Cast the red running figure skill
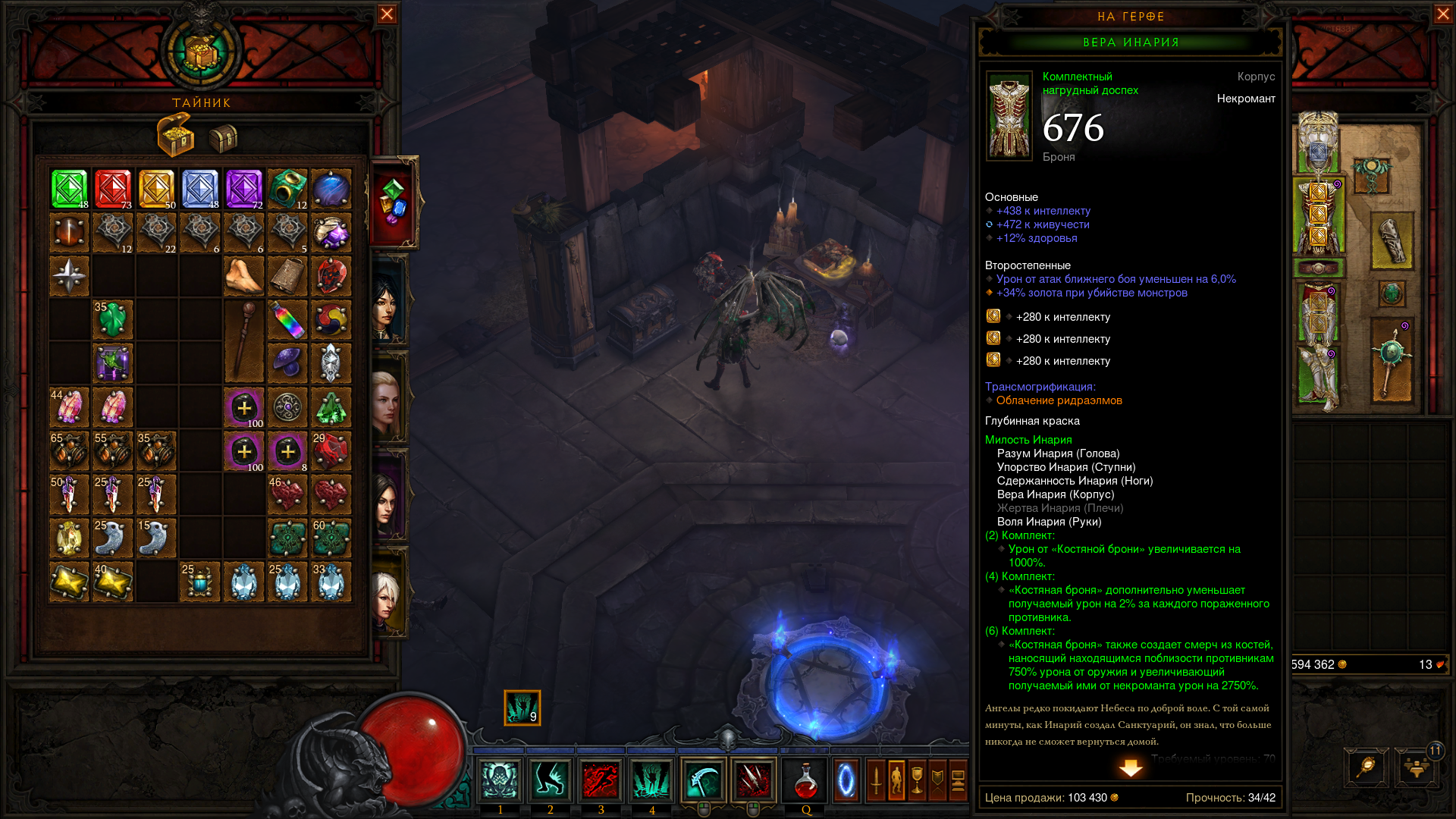1456x819 pixels. [x=601, y=780]
